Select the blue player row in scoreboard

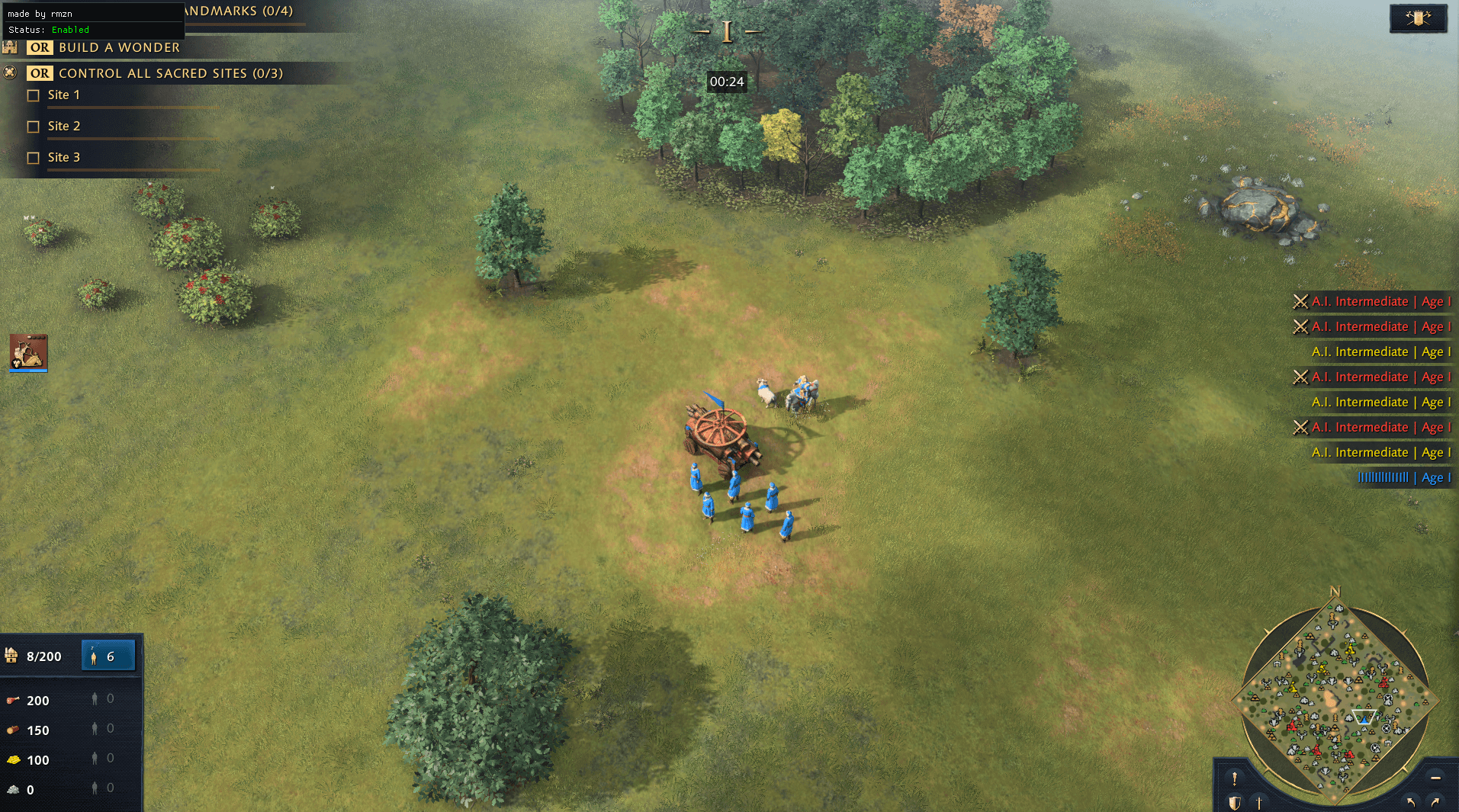(1402, 478)
